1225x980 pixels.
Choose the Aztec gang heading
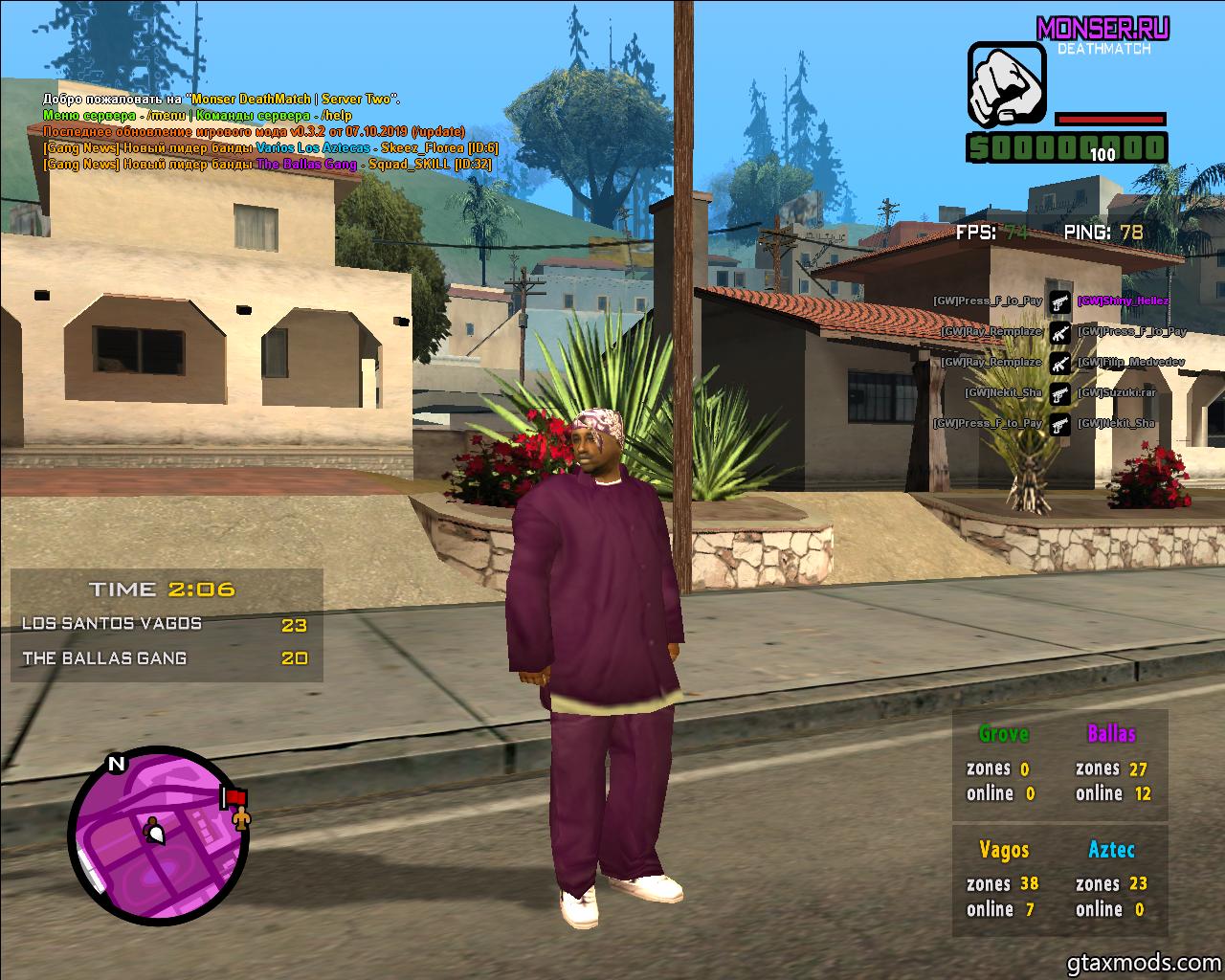1111,850
